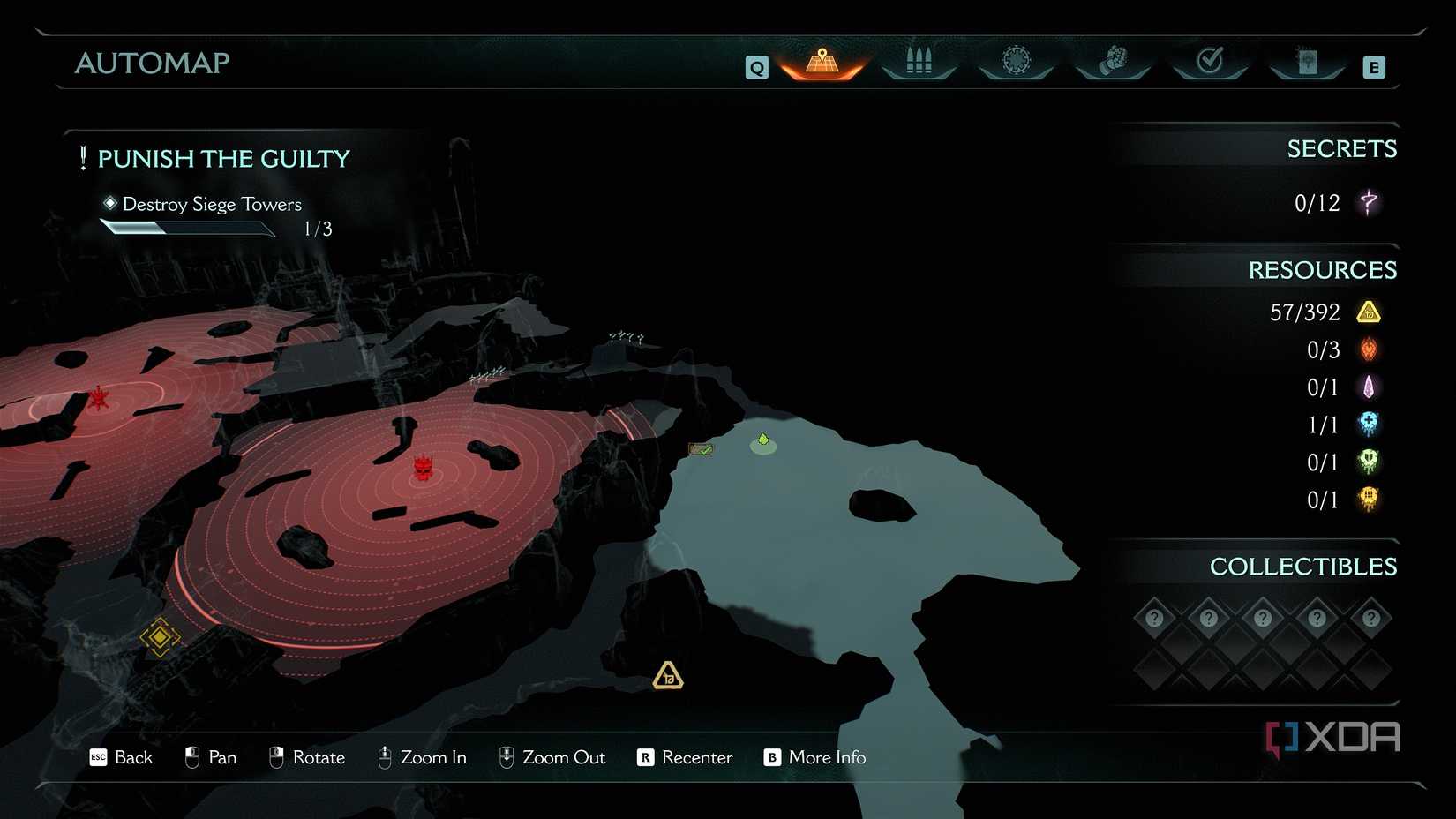Open the spiked shield tab
Image resolution: width=1456 pixels, height=819 pixels.
point(1016,61)
